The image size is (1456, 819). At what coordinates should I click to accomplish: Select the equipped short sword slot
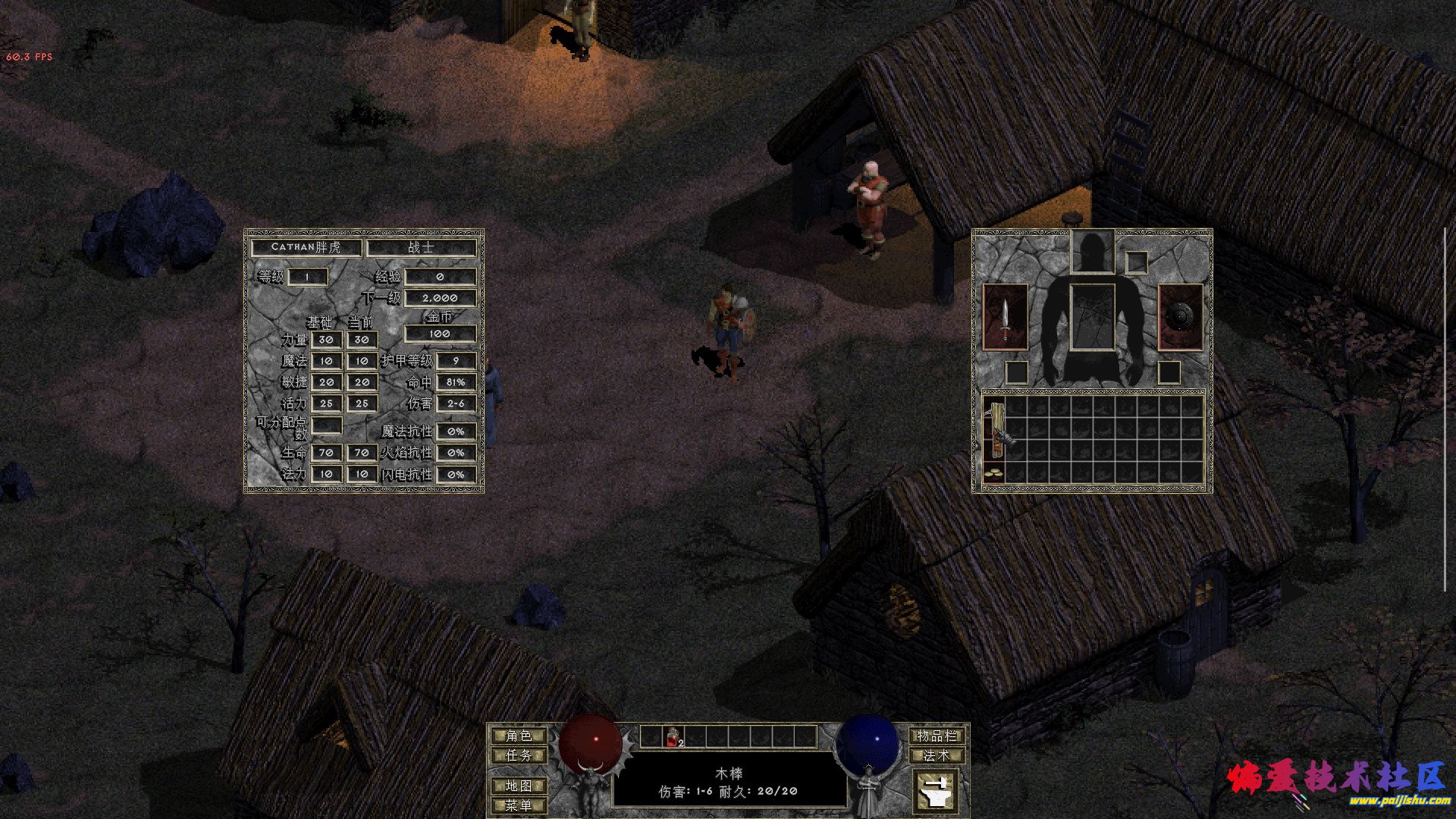(1005, 318)
